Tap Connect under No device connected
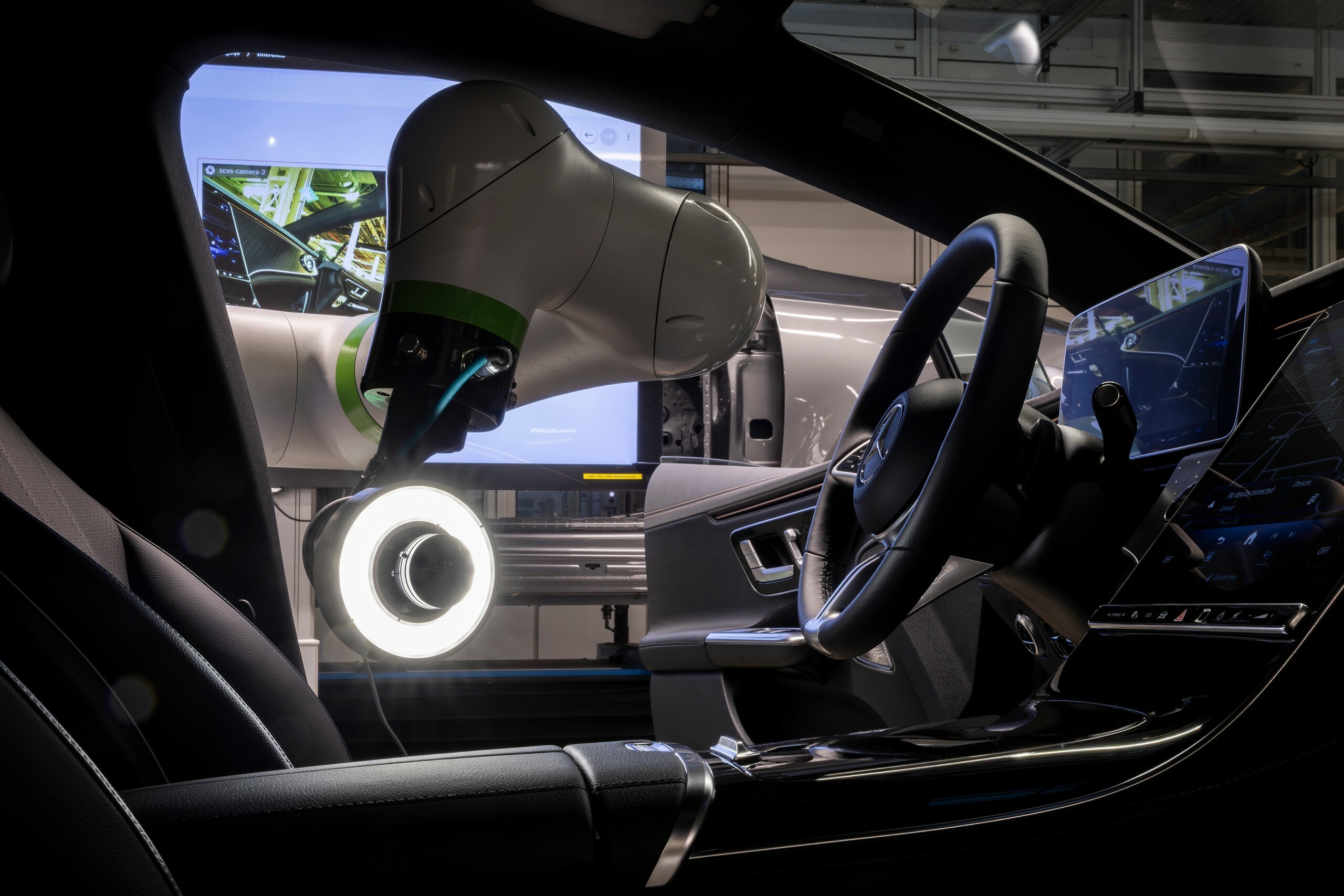This screenshot has width=1344, height=896. point(1227,508)
